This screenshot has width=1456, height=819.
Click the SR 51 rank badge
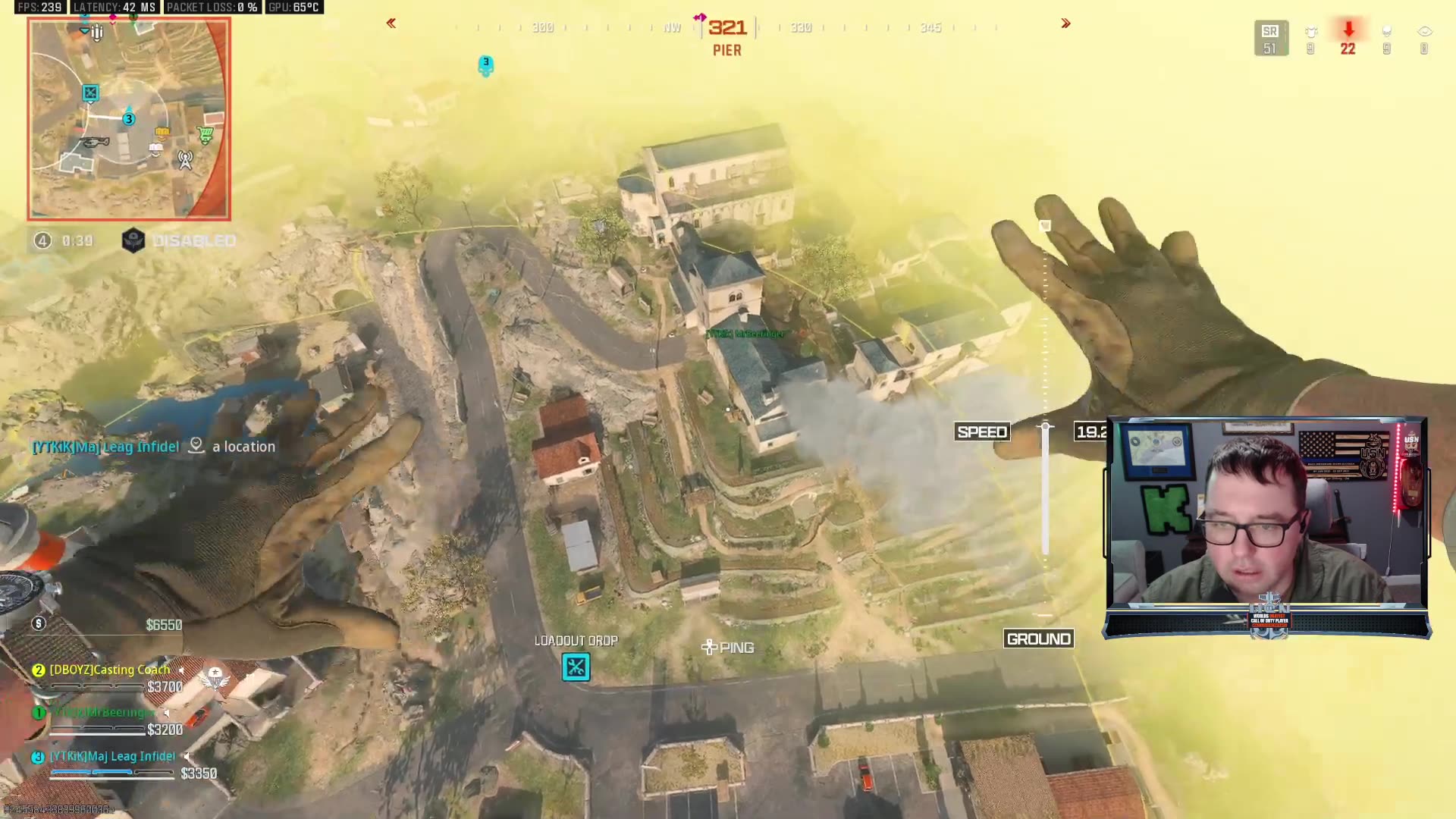pyautogui.click(x=1271, y=38)
